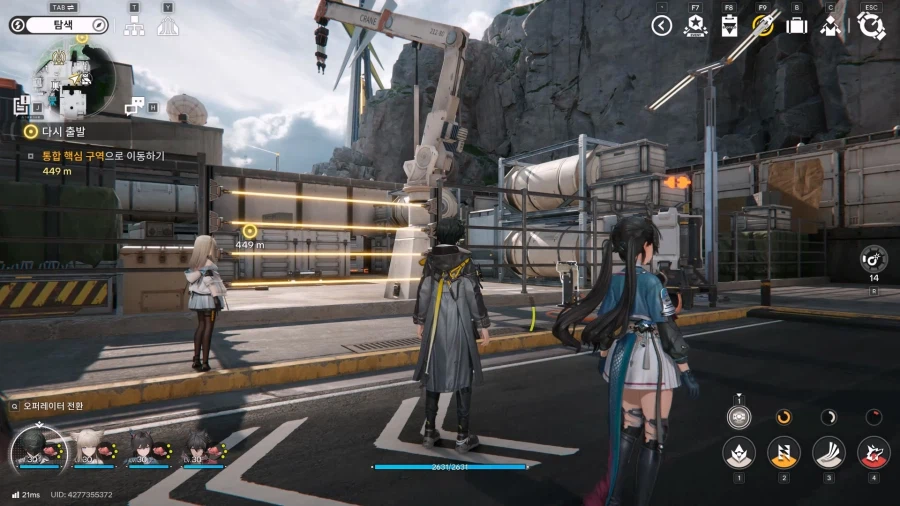Select the active leader operator portrait
Viewport: 900px width, 506px height.
pyautogui.click(x=37, y=449)
